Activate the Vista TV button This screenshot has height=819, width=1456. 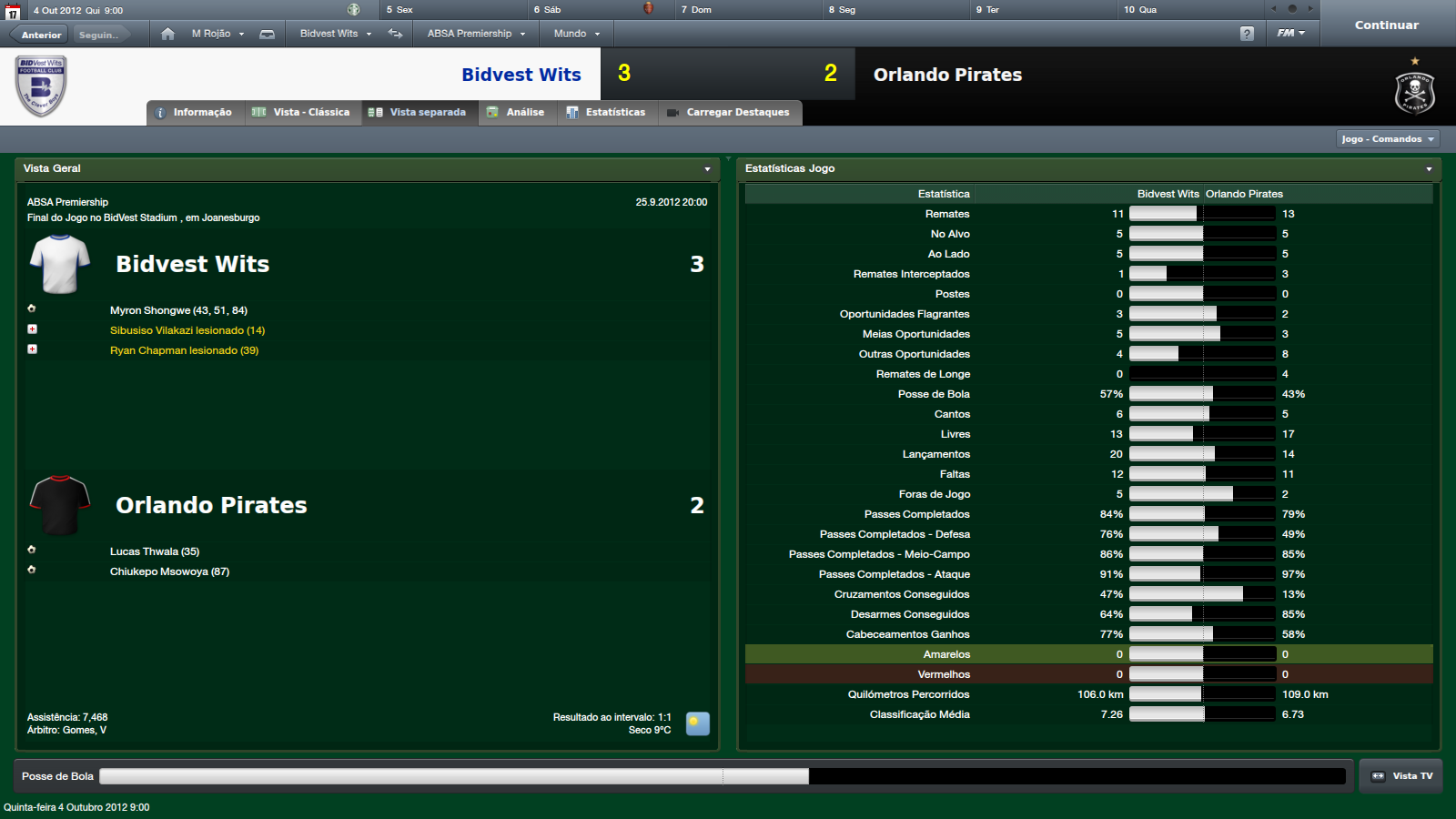1401,776
